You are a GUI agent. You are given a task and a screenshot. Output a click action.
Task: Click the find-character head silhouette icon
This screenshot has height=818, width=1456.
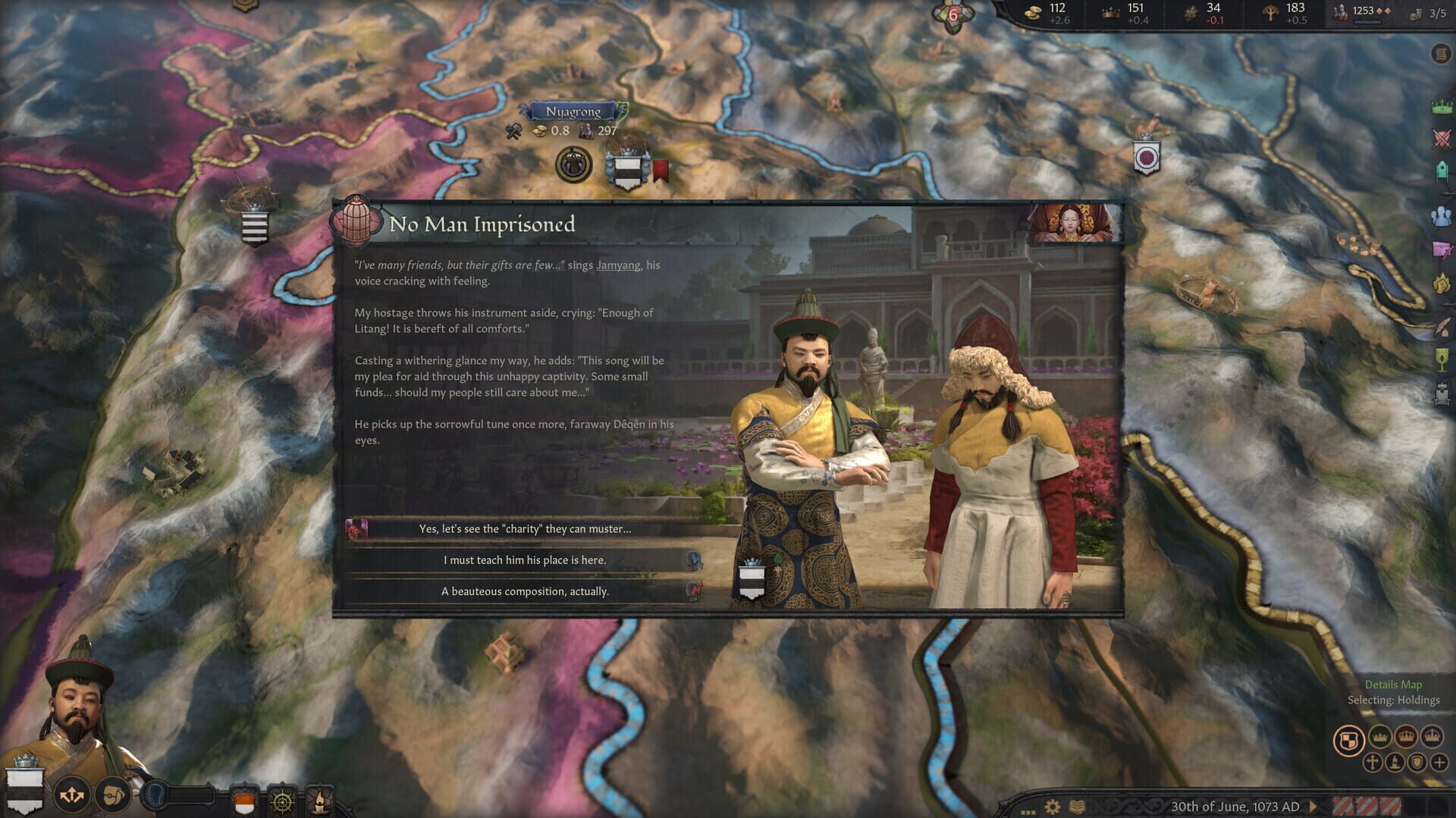click(x=155, y=797)
